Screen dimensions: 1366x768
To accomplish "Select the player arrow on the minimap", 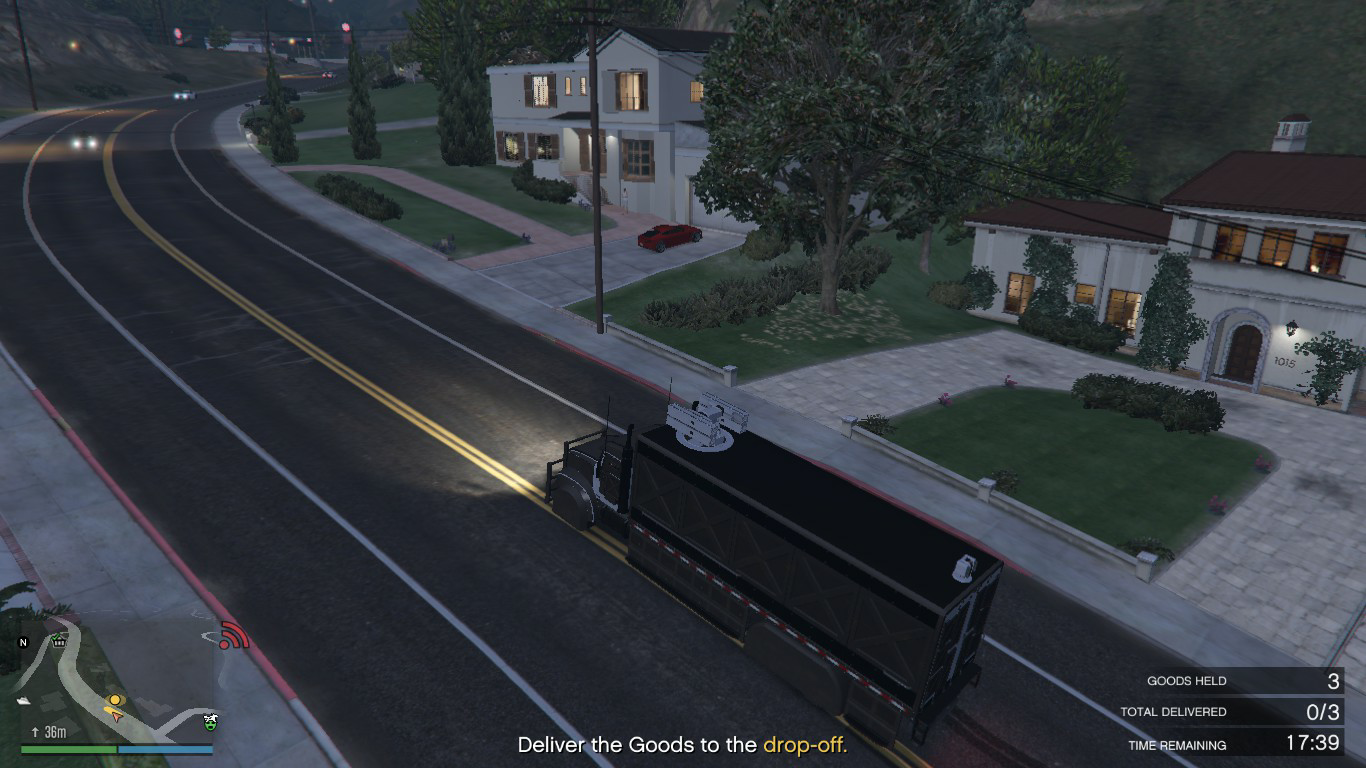I will point(116,715).
